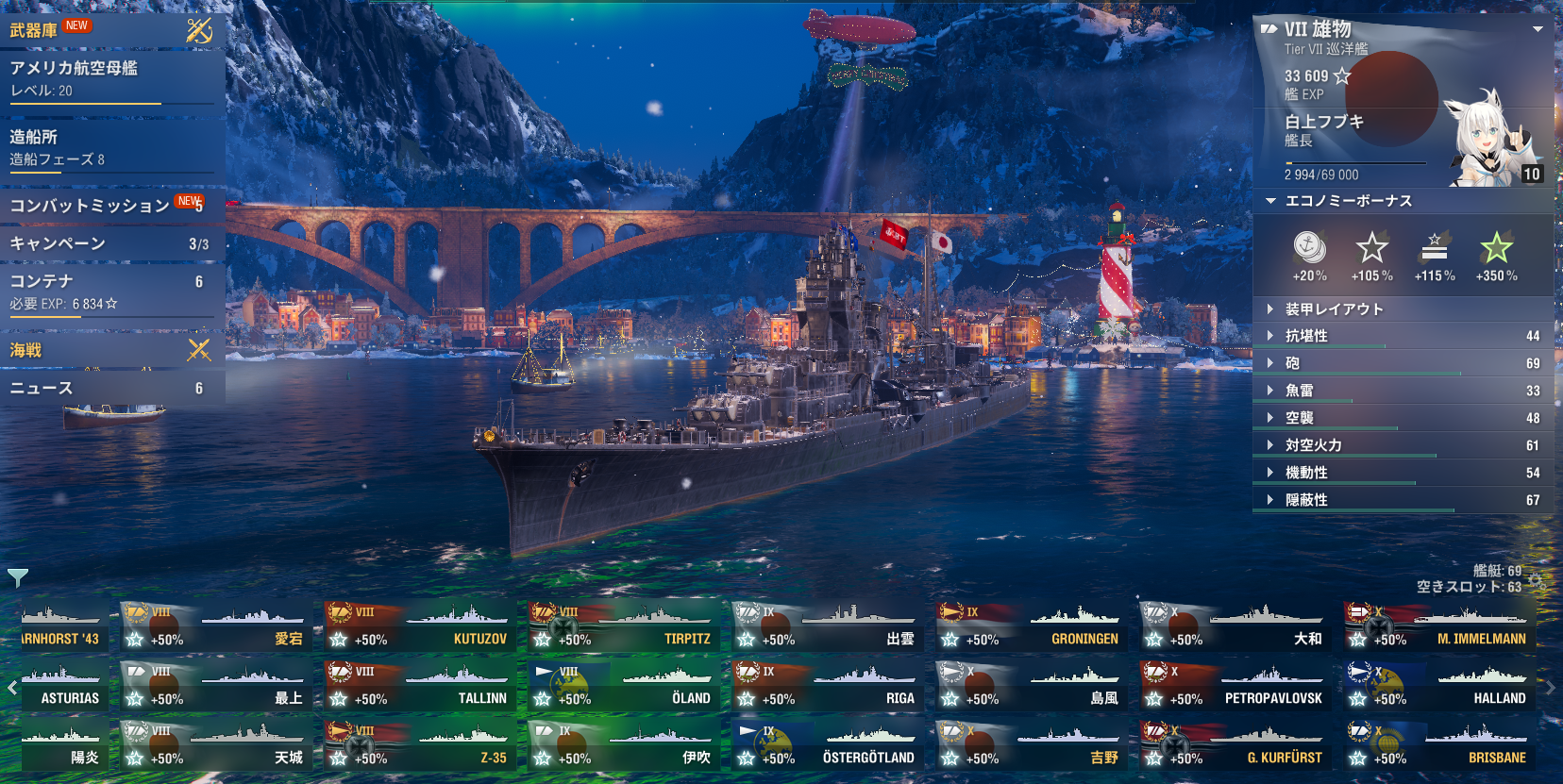Pick the HALLAND ship in carousel
The height and width of the screenshot is (784, 1563).
point(1439,688)
